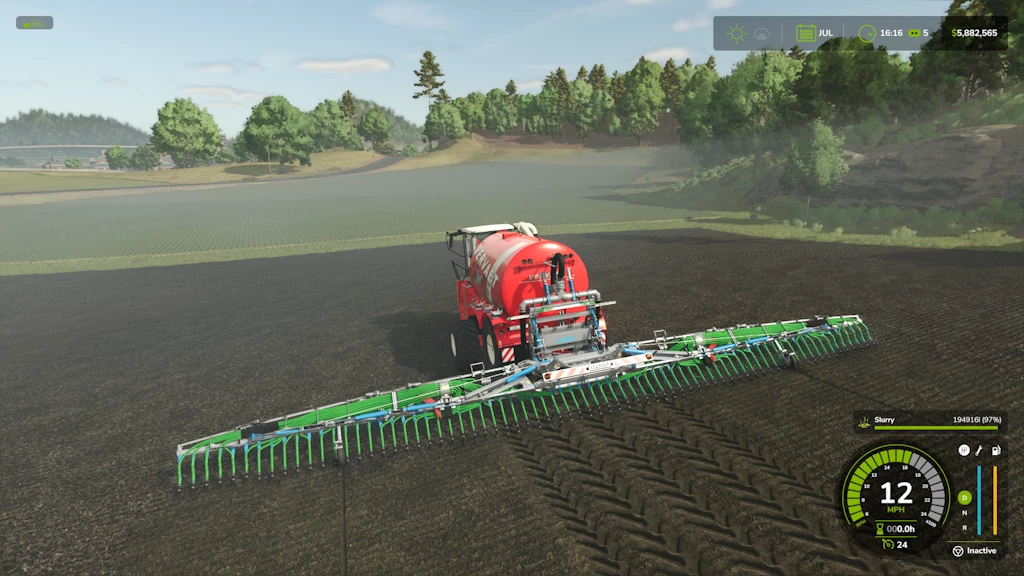Select the D drive gear indicator
Image resolution: width=1024 pixels, height=576 pixels.
pyautogui.click(x=964, y=497)
